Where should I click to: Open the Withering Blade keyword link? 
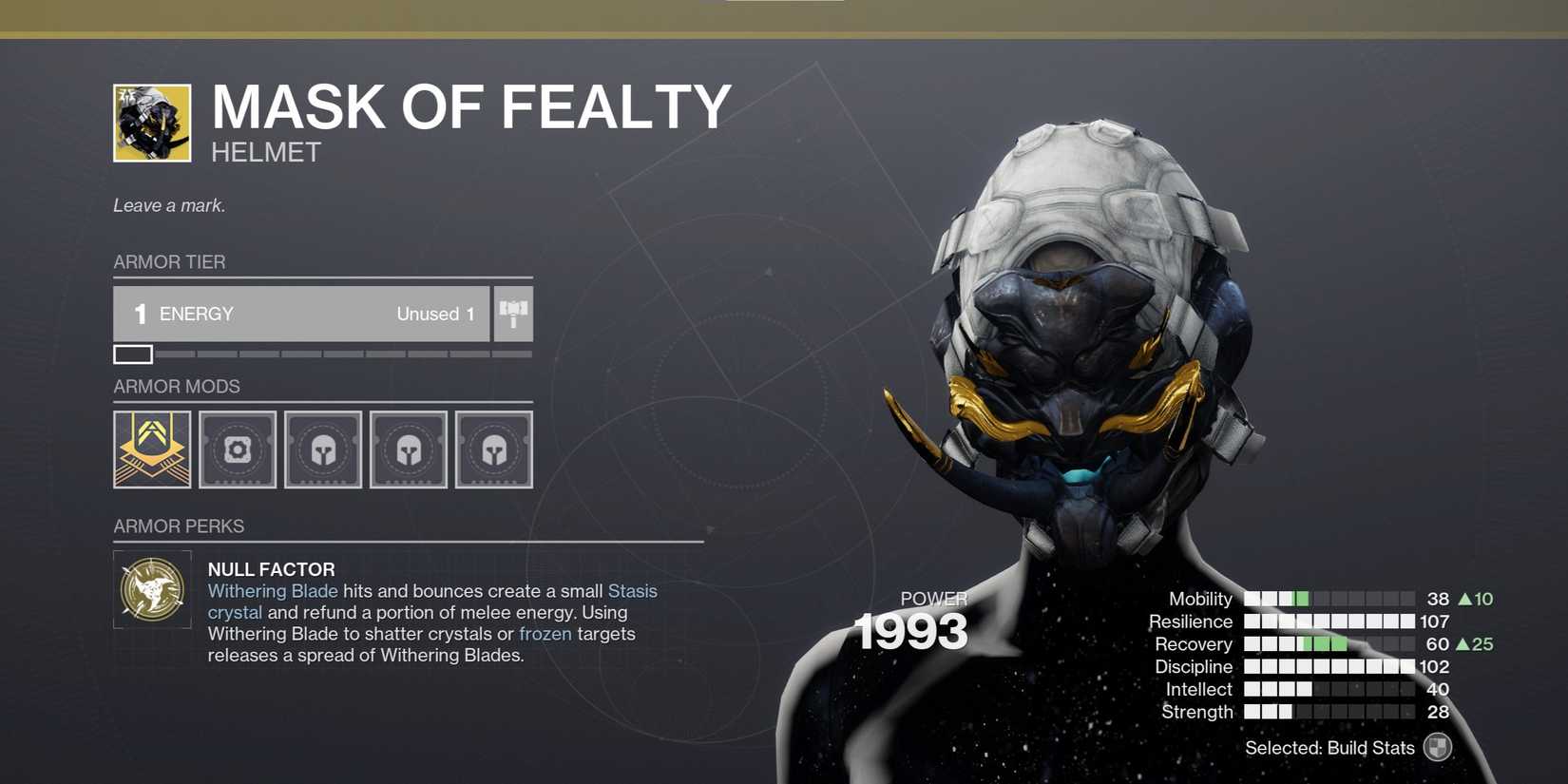272,590
